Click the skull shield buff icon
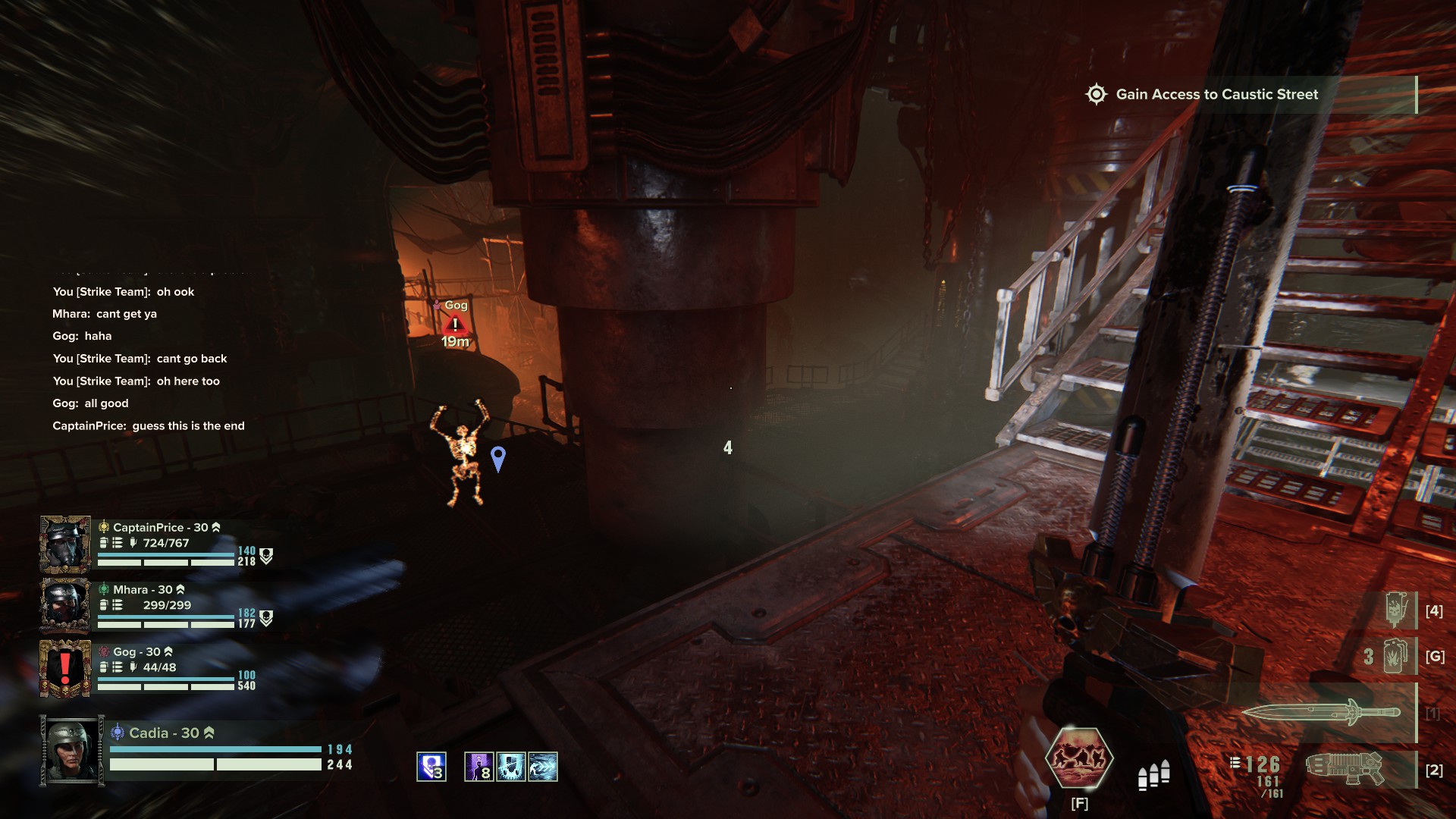Screen dimensions: 1456x819 click(431, 767)
